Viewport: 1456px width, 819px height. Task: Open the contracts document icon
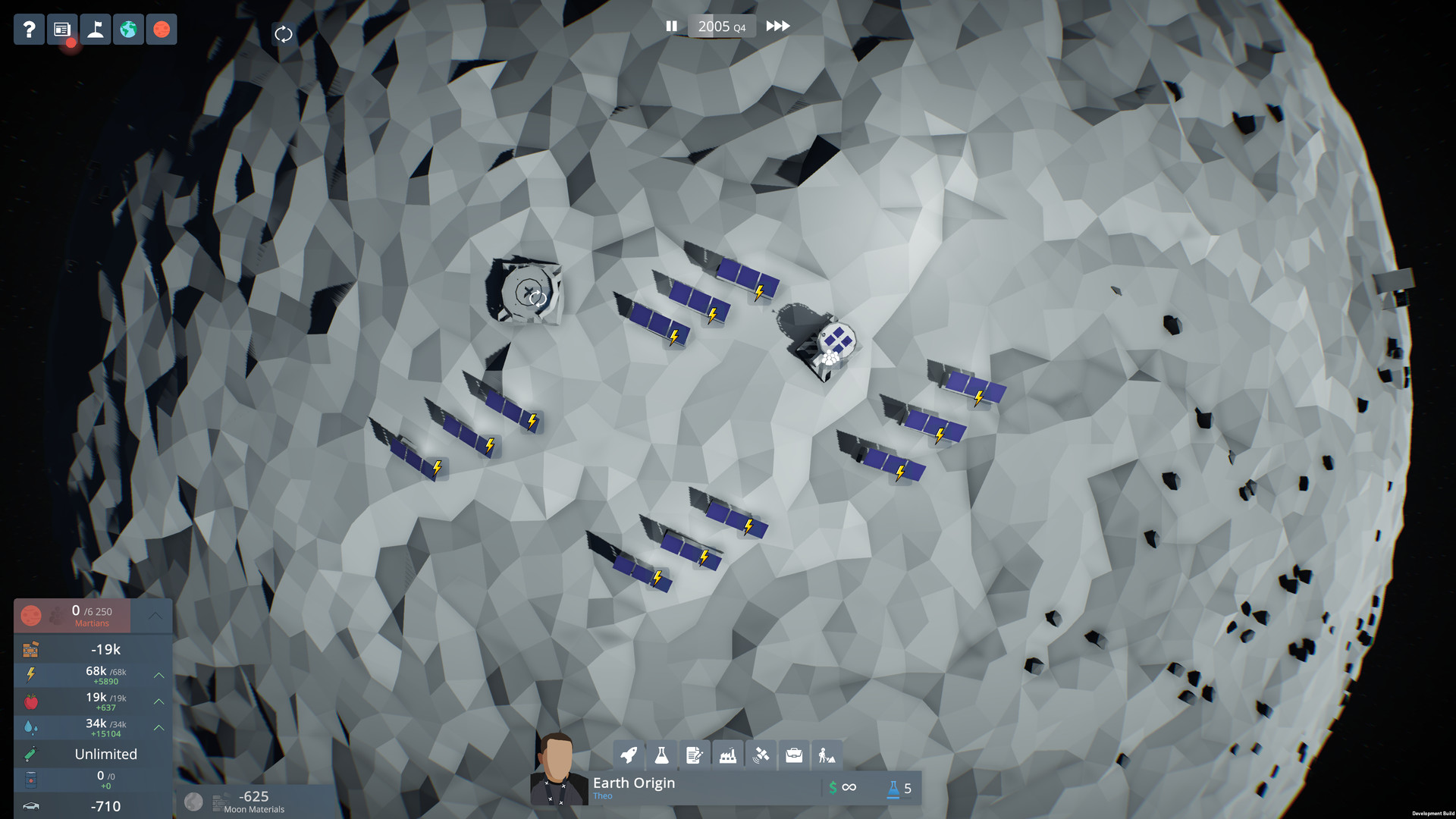tap(695, 755)
